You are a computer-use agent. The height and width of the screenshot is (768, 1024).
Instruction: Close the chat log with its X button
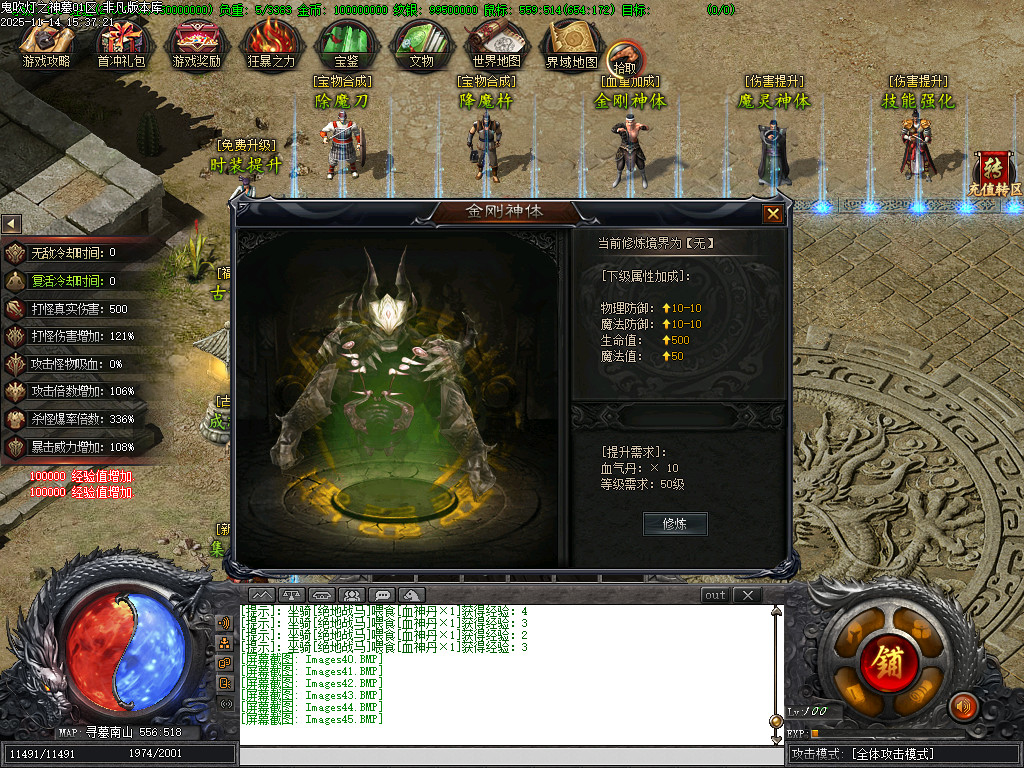click(747, 595)
